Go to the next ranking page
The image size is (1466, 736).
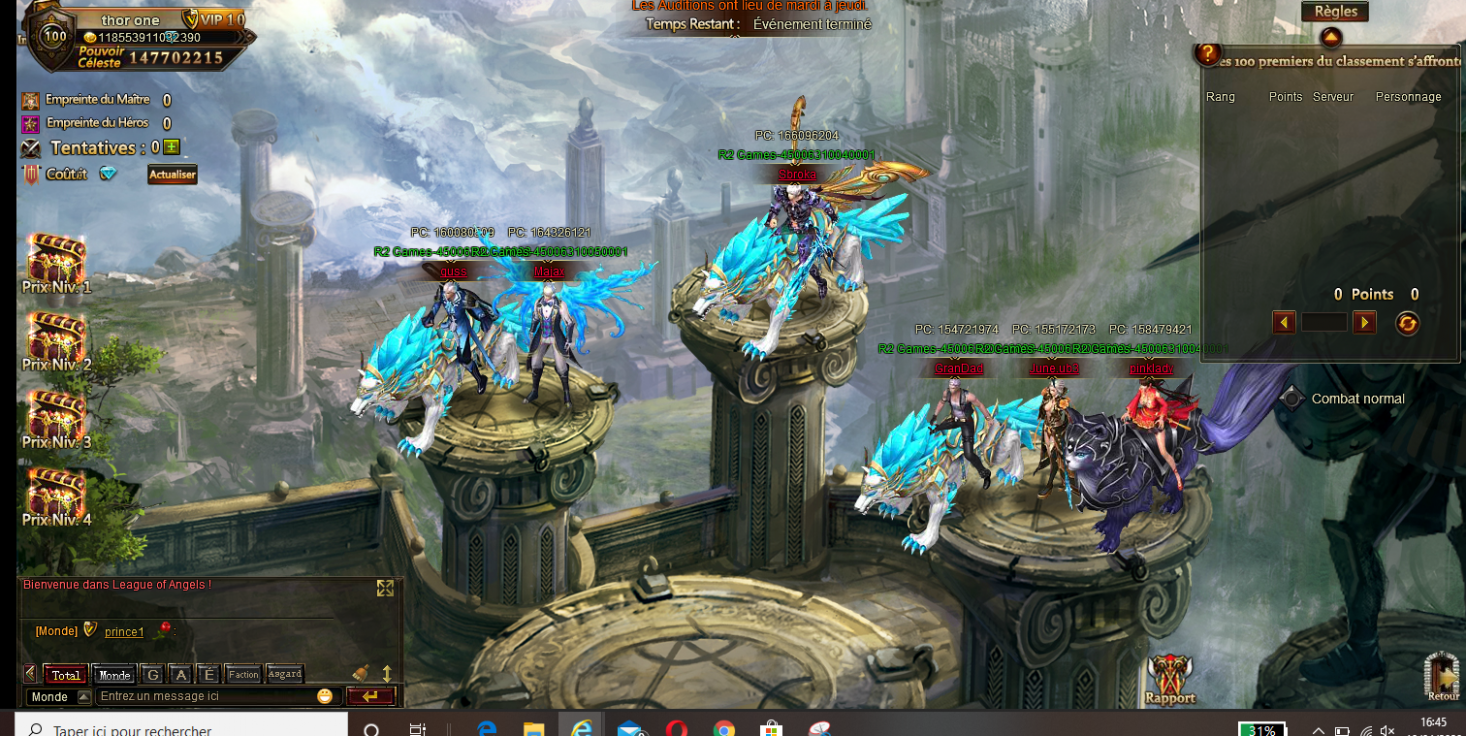pyautogui.click(x=1364, y=322)
